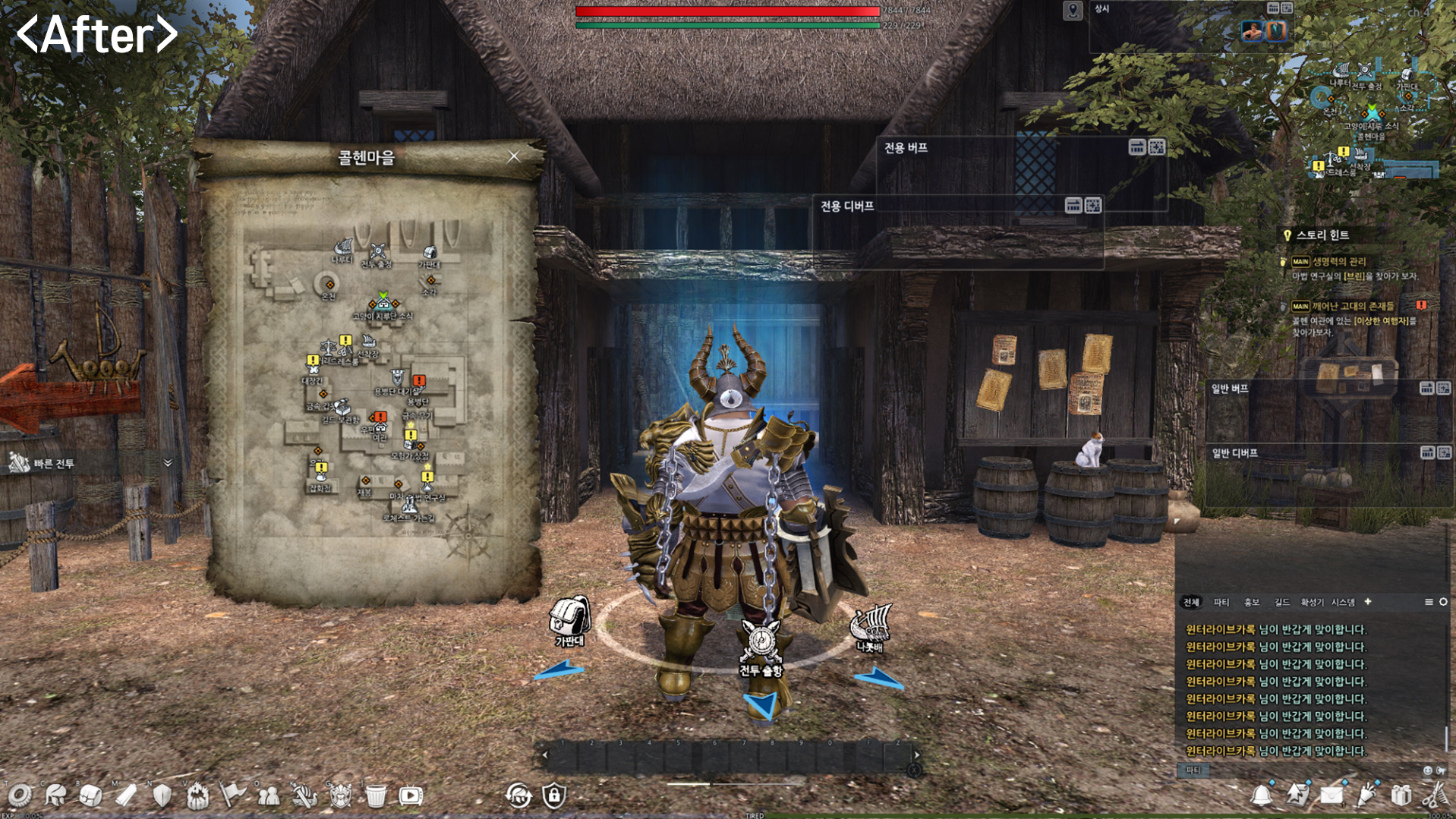The width and height of the screenshot is (1456, 819).
Task: Open the mail envelope icon
Action: coord(1332,795)
